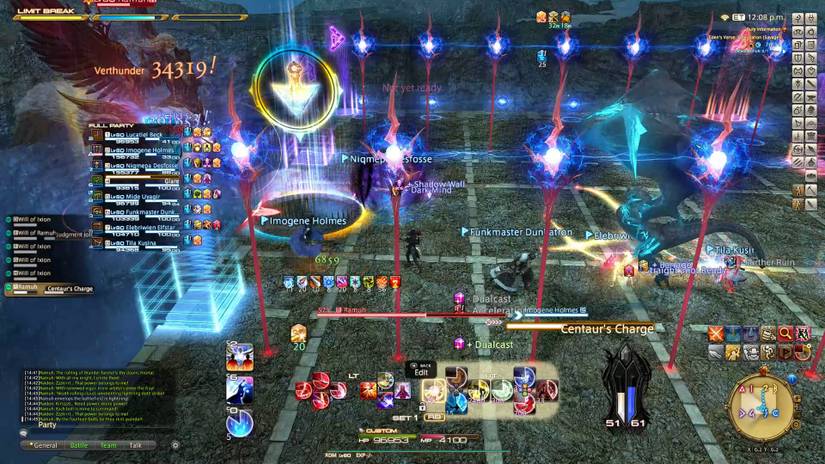Select the Team chat tab
This screenshot has height=464, width=825.
click(108, 445)
